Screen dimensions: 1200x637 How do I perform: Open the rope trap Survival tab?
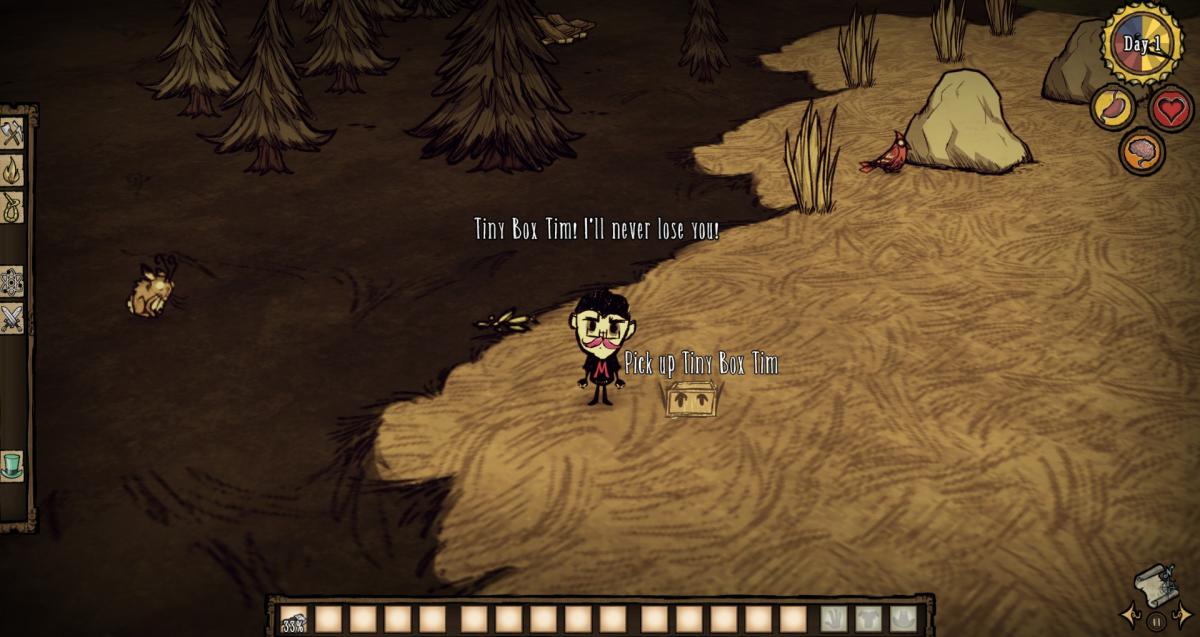coord(12,208)
